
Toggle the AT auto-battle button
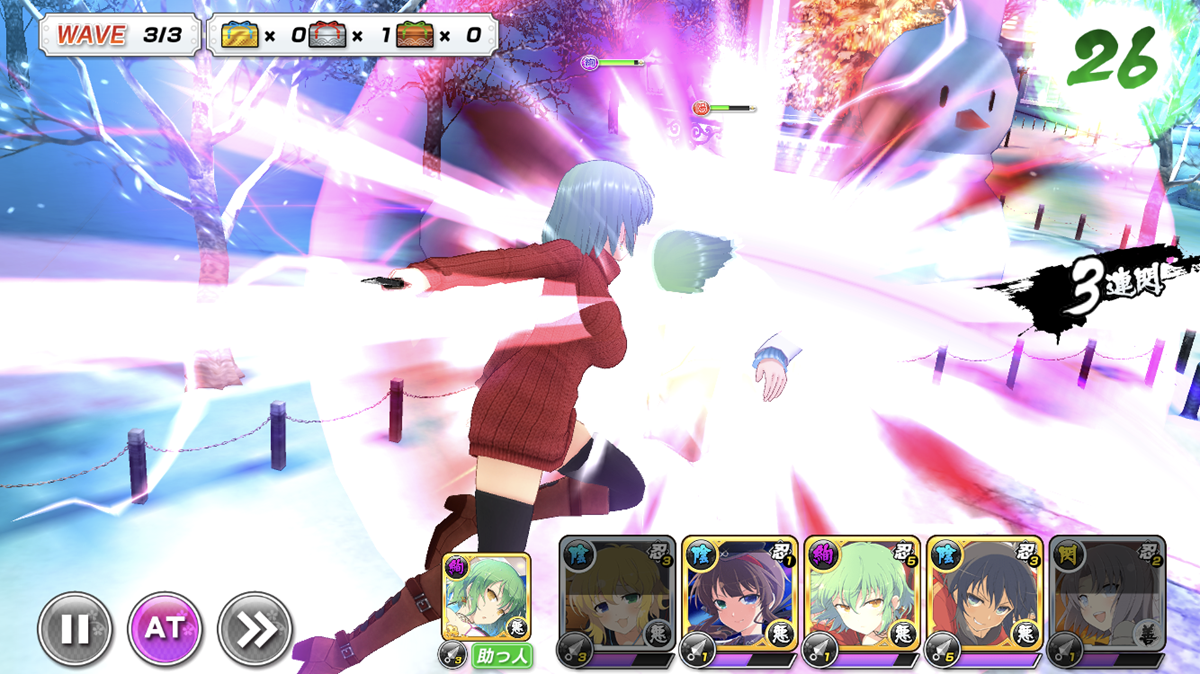(x=165, y=629)
